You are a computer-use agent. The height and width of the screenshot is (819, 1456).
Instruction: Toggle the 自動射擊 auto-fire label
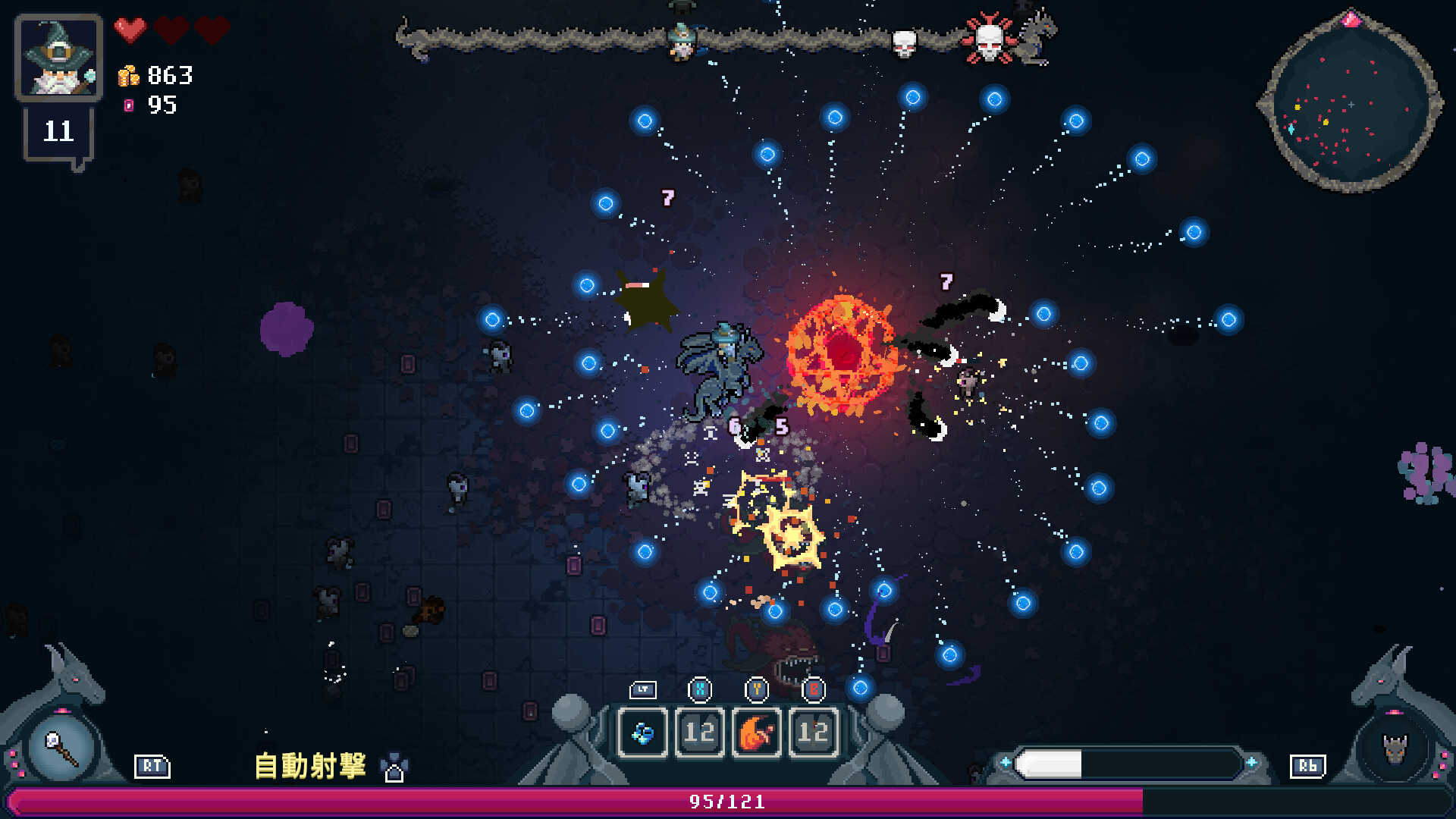tap(310, 766)
